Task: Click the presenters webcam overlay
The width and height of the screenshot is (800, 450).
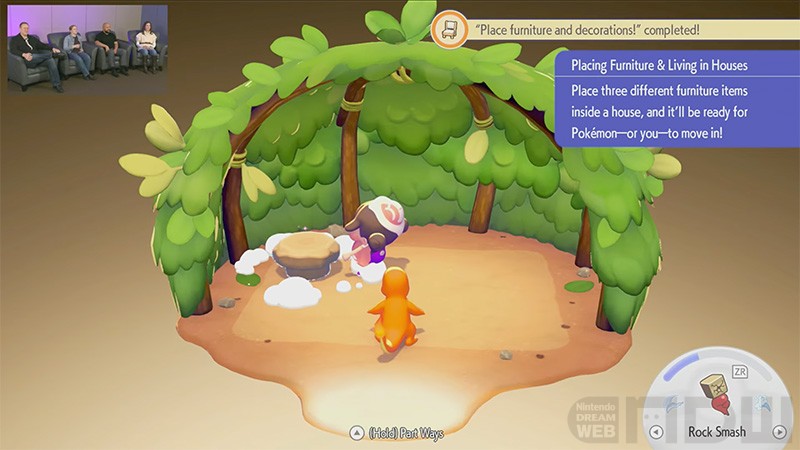Action: (x=85, y=48)
